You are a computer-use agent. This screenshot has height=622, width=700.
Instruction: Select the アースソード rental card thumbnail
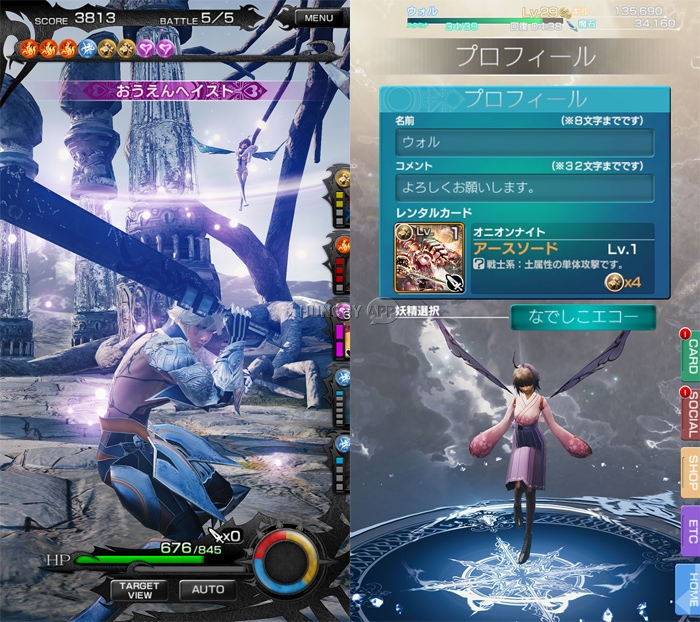pyautogui.click(x=416, y=258)
